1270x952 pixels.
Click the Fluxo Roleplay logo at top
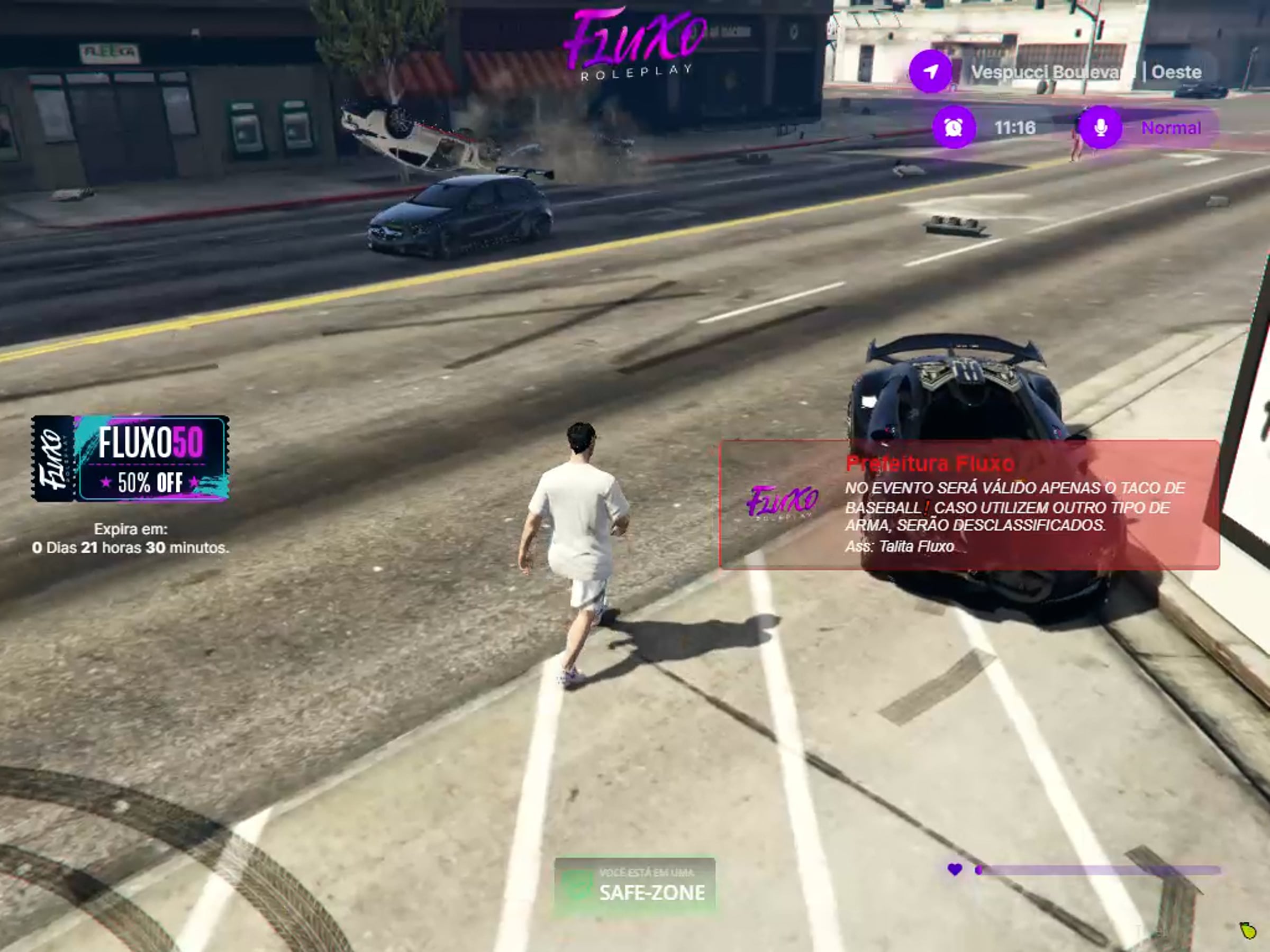(x=635, y=43)
